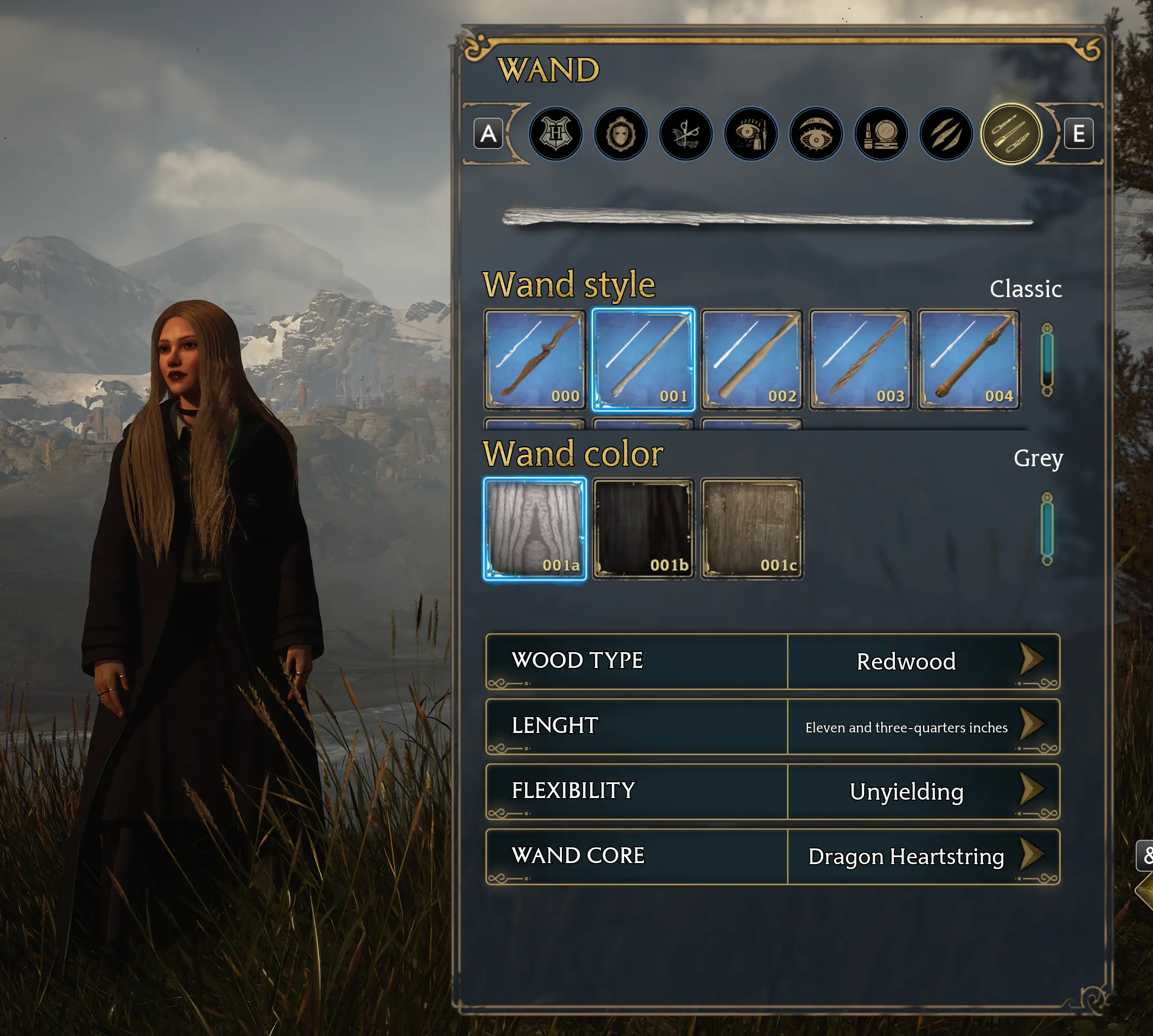
Task: Change Flexibility from Unyielding
Action: tap(1031, 790)
